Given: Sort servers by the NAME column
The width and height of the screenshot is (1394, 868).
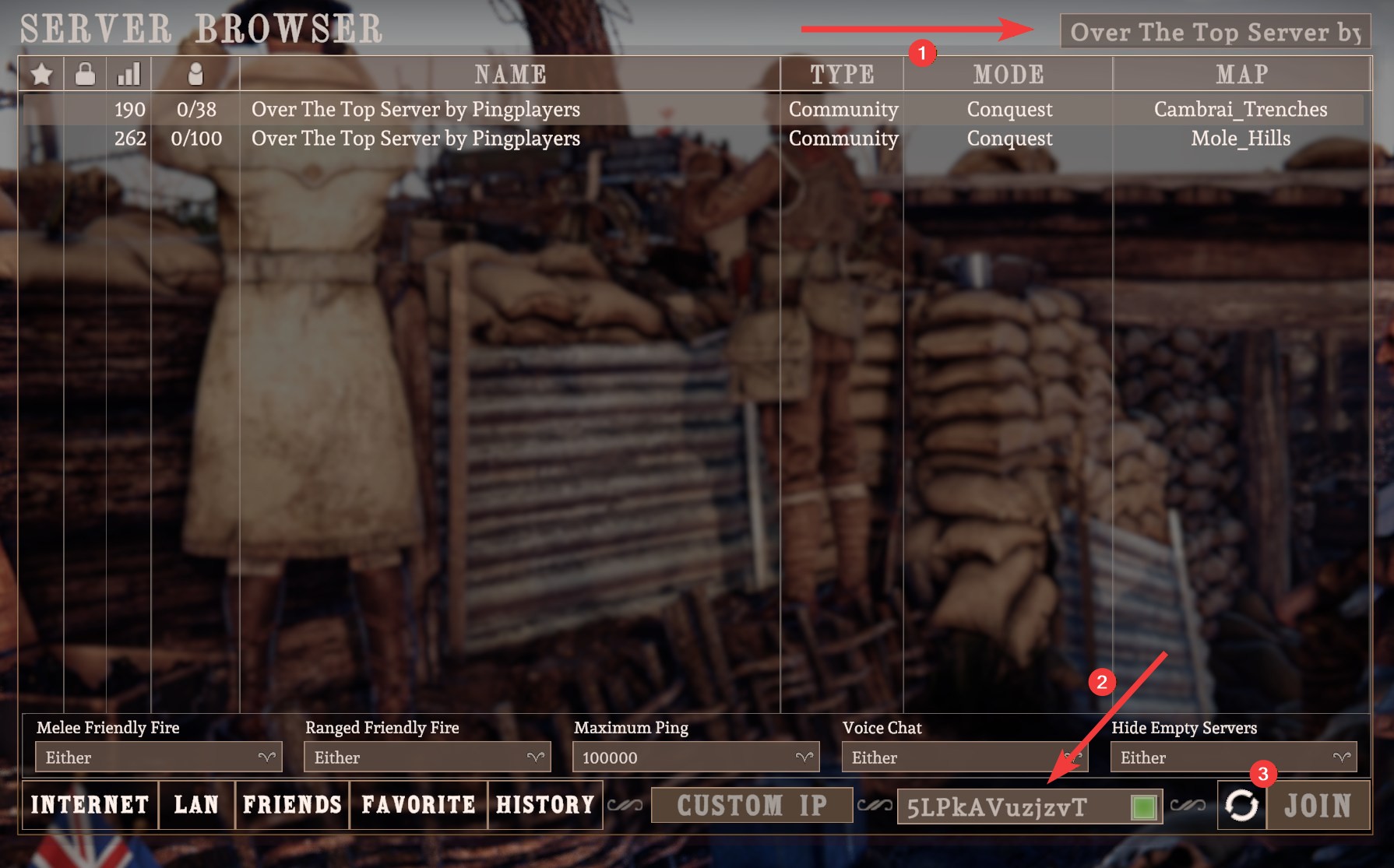Looking at the screenshot, I should tap(510, 75).
